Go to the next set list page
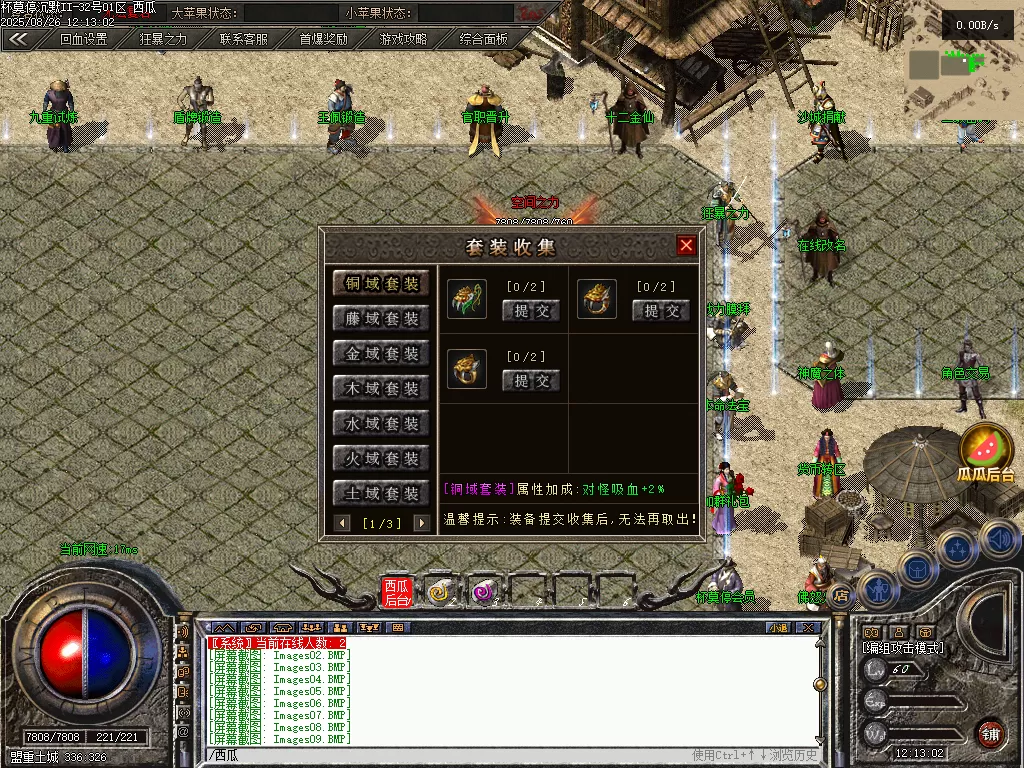This screenshot has width=1024, height=768. [x=421, y=523]
